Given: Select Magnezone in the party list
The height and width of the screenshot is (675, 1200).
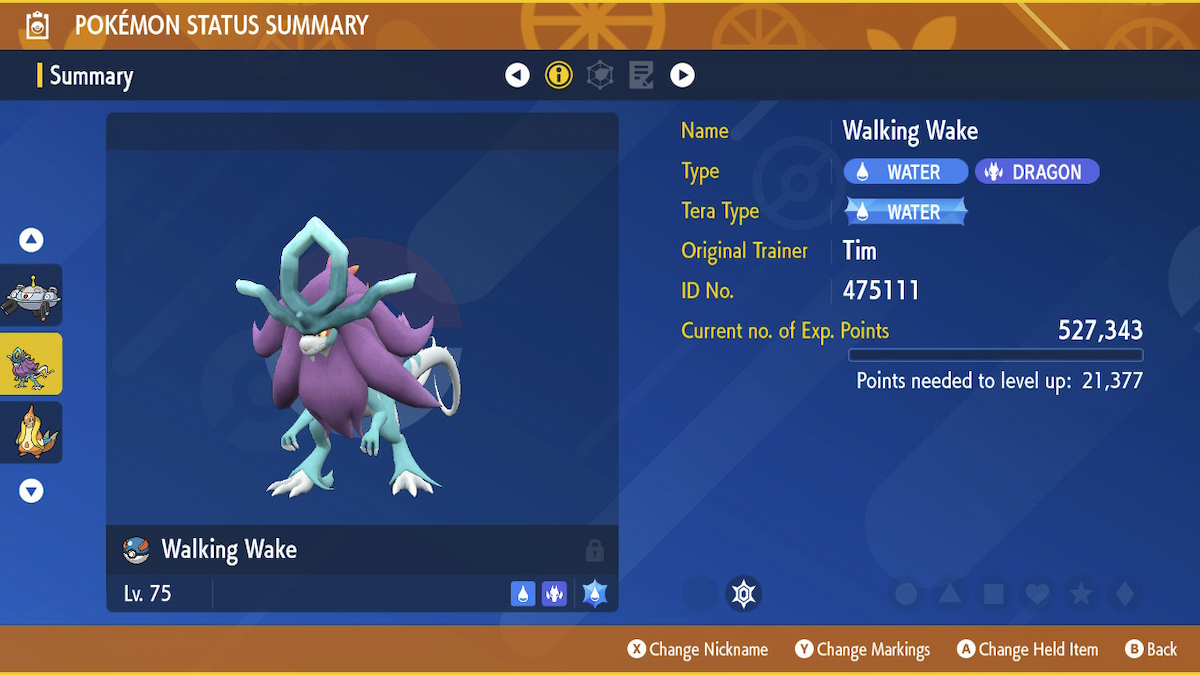Looking at the screenshot, I should click(32, 295).
